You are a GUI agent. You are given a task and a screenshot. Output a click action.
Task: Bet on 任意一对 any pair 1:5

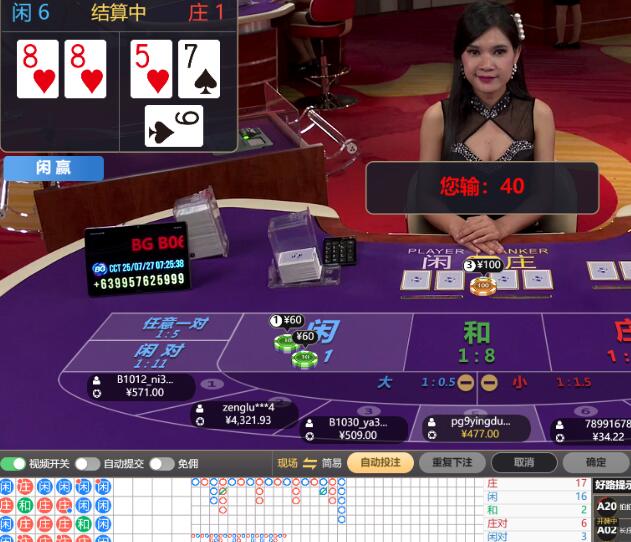click(176, 326)
